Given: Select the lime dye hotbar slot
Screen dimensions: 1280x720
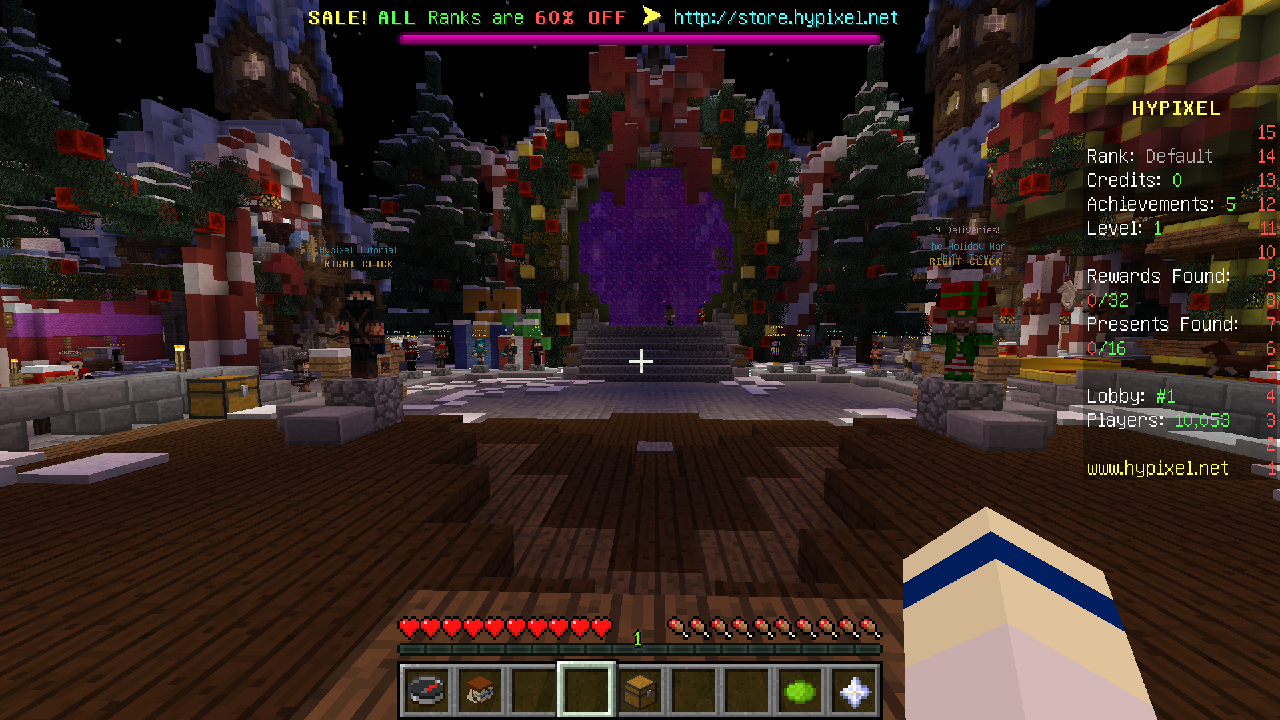Looking at the screenshot, I should (x=801, y=690).
